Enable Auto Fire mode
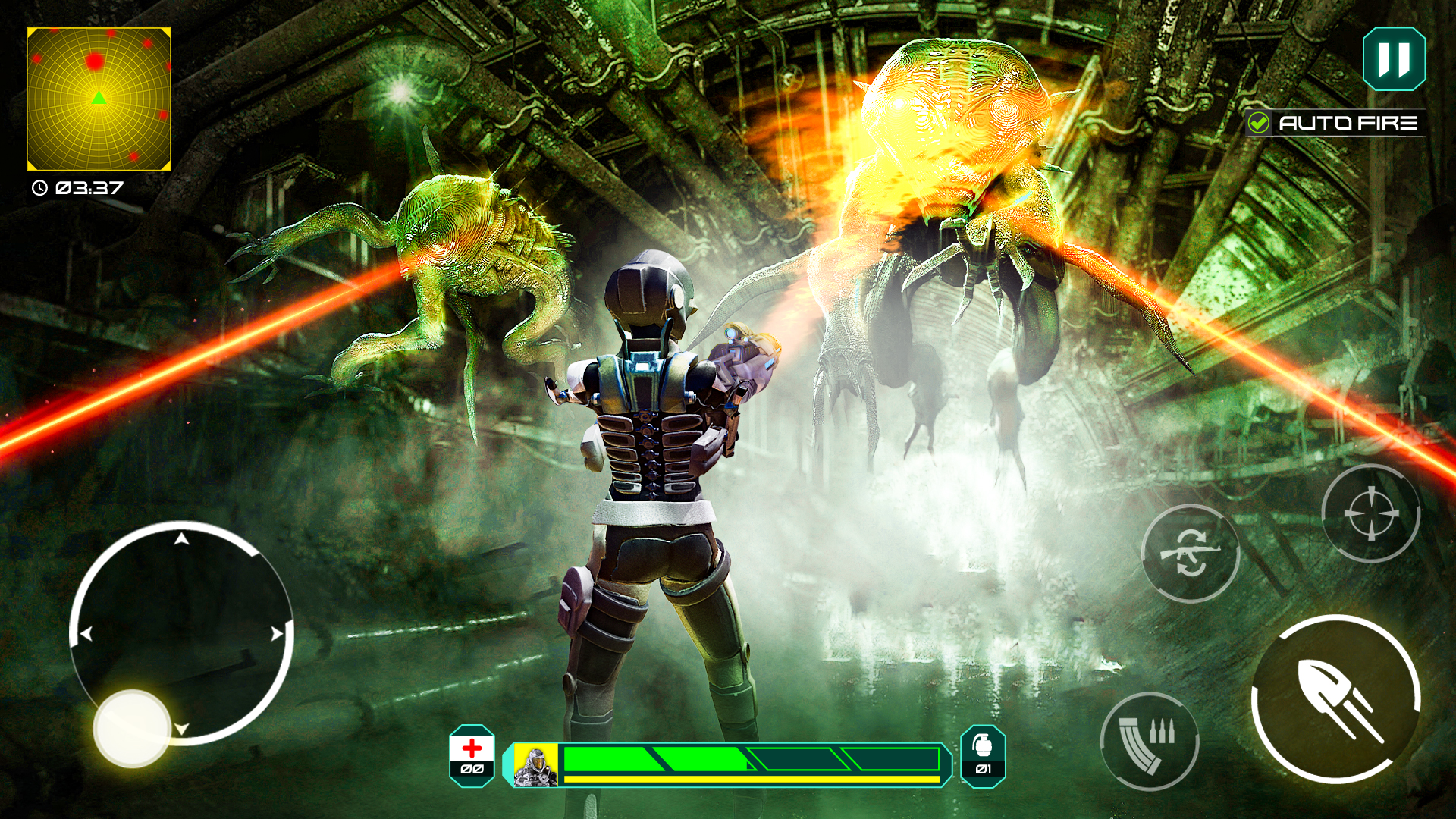The width and height of the screenshot is (1456, 819). point(1350,121)
